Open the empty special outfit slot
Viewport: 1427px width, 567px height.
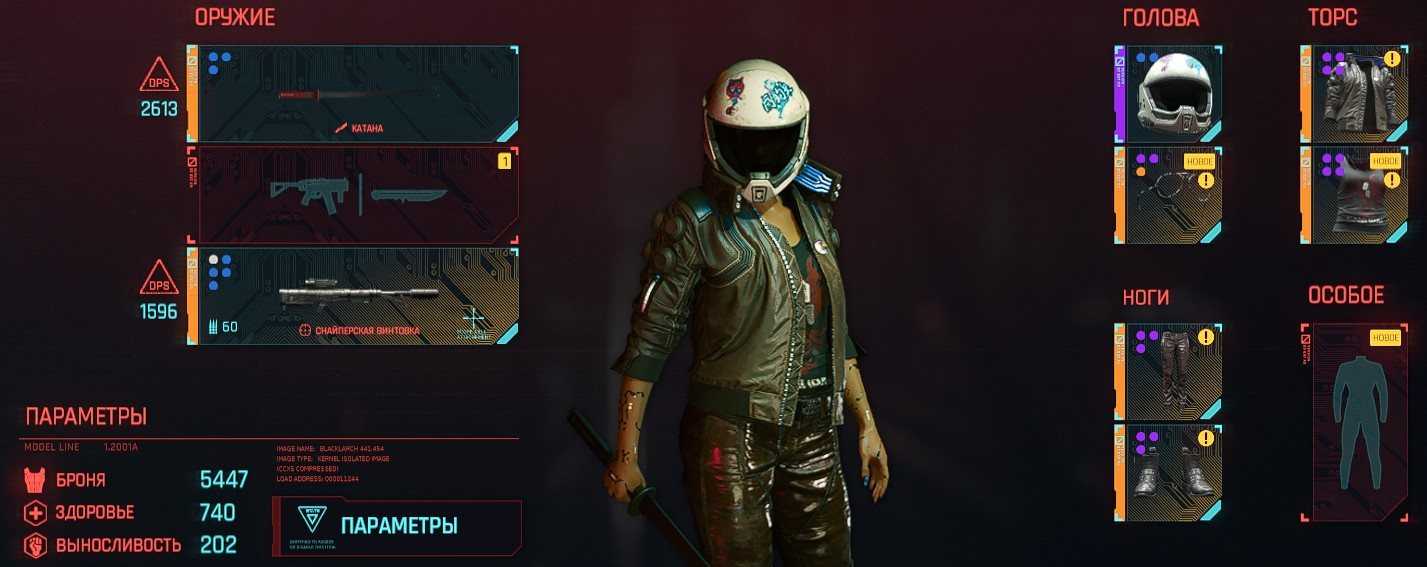coord(1355,422)
